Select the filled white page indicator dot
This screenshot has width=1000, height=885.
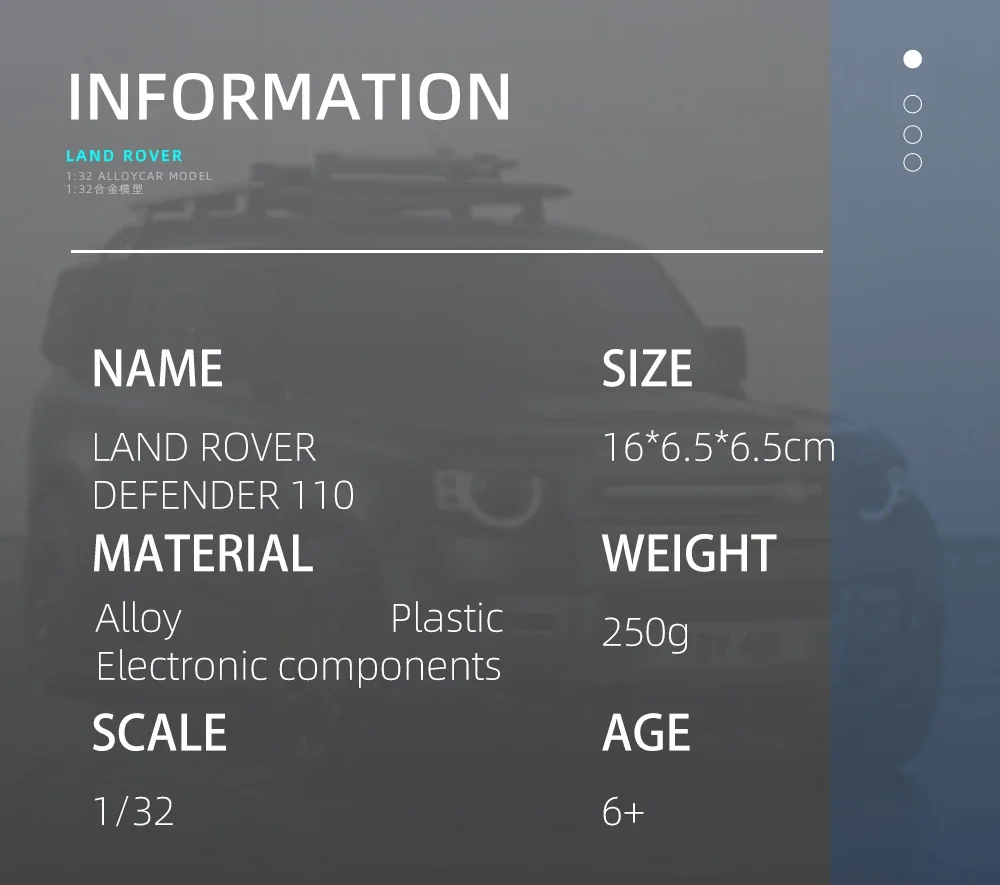[x=912, y=59]
